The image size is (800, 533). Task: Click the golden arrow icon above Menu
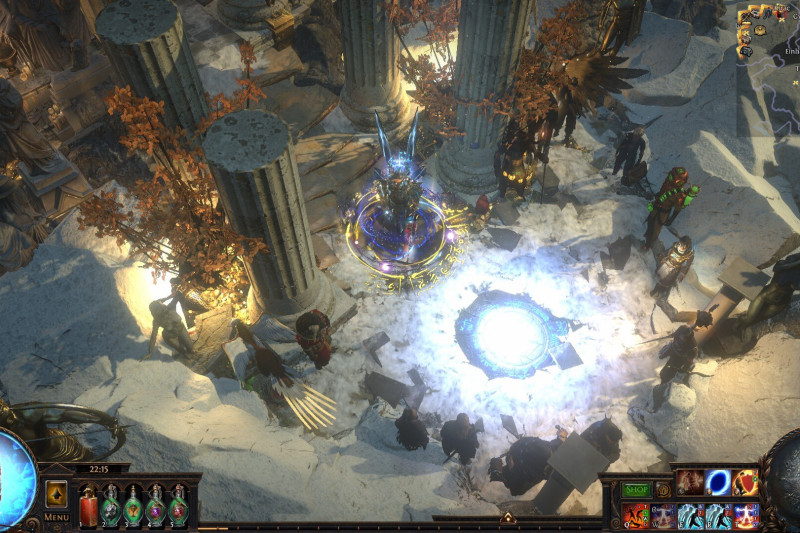pos(56,494)
